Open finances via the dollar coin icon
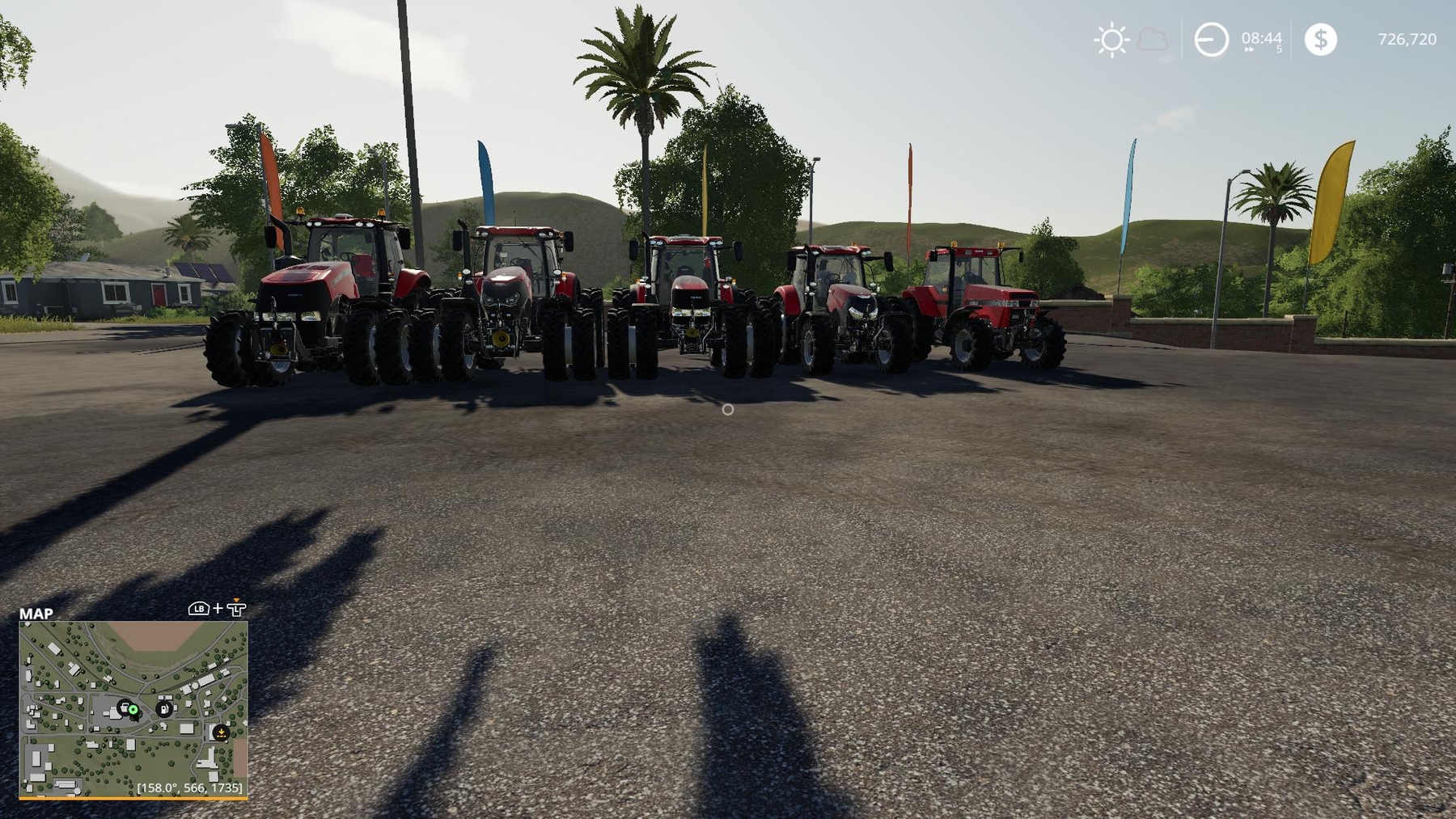This screenshot has width=1456, height=819. [1322, 39]
